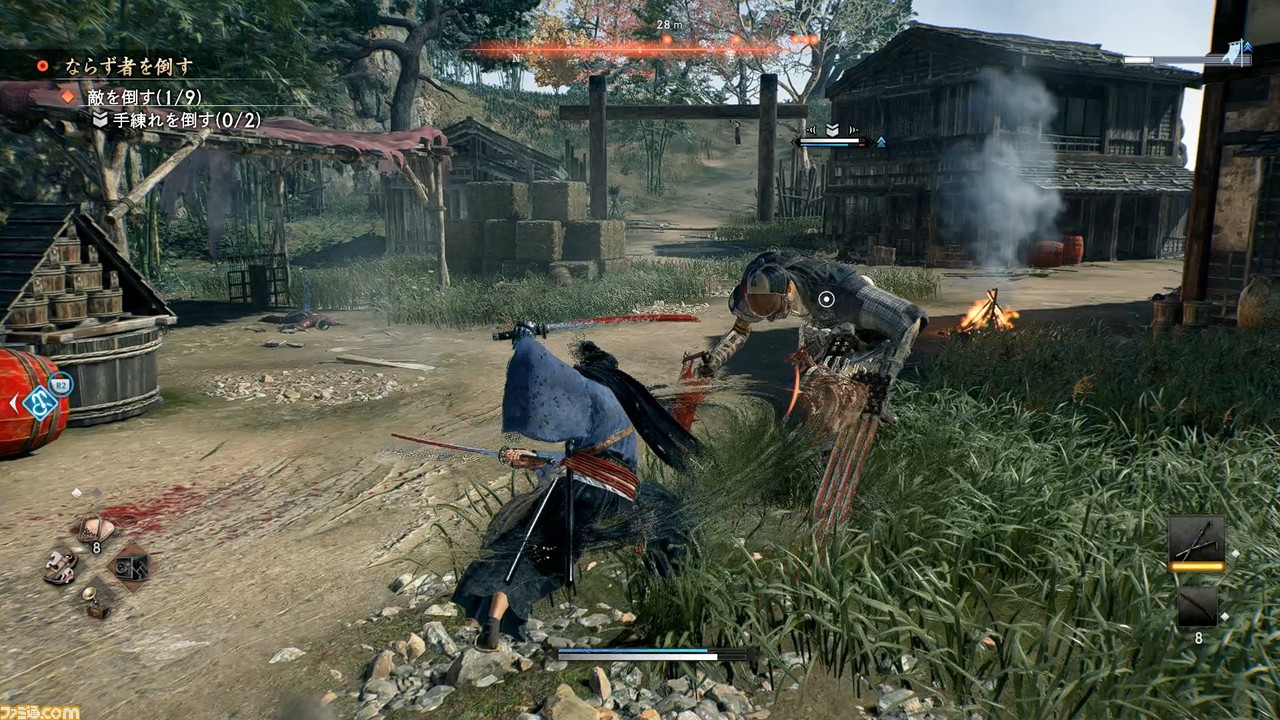Screen dimensions: 1280x720
Task: Select the oil lantern item at the wheel bottom
Action: click(x=96, y=601)
